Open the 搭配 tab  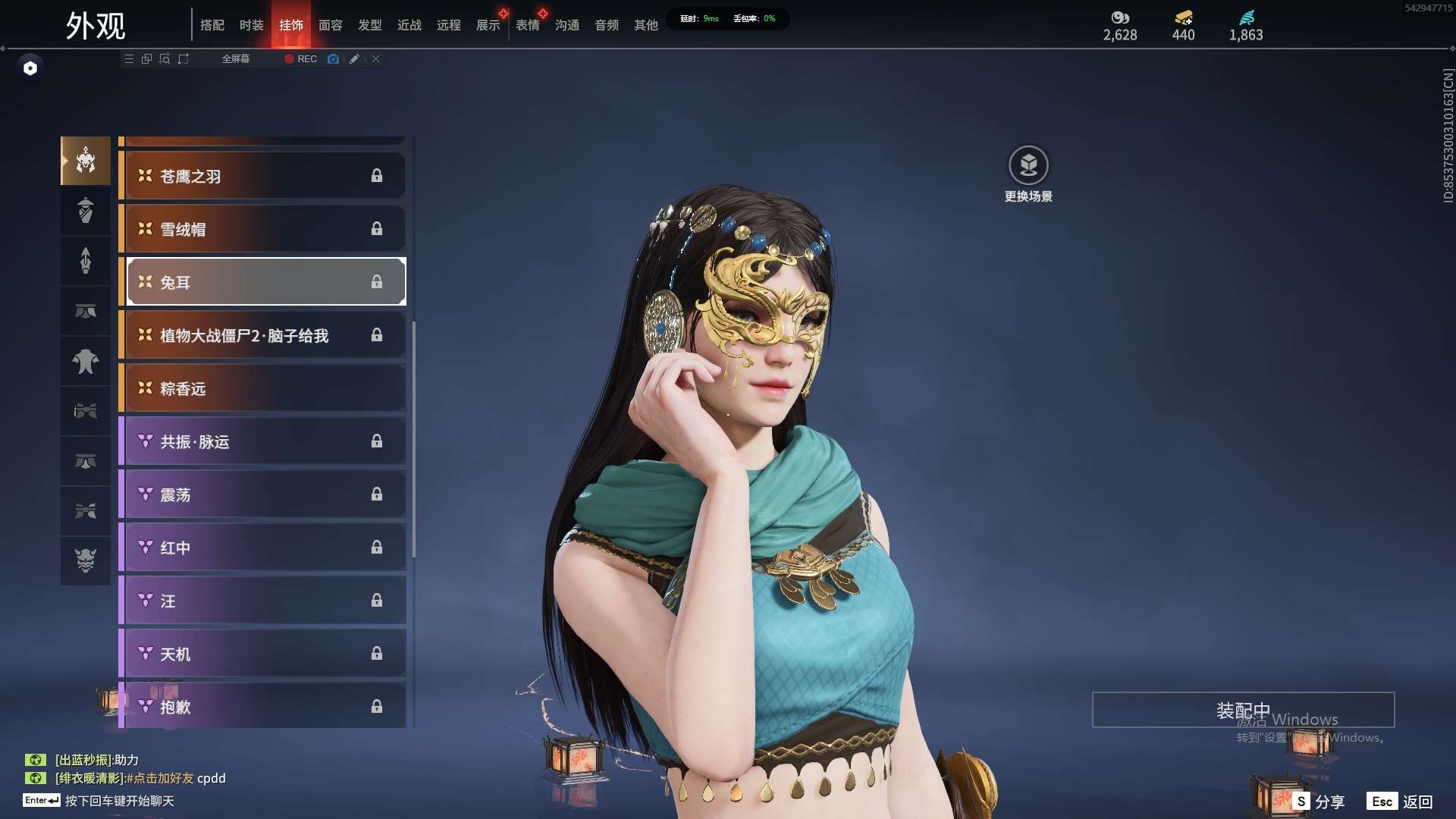(x=212, y=25)
